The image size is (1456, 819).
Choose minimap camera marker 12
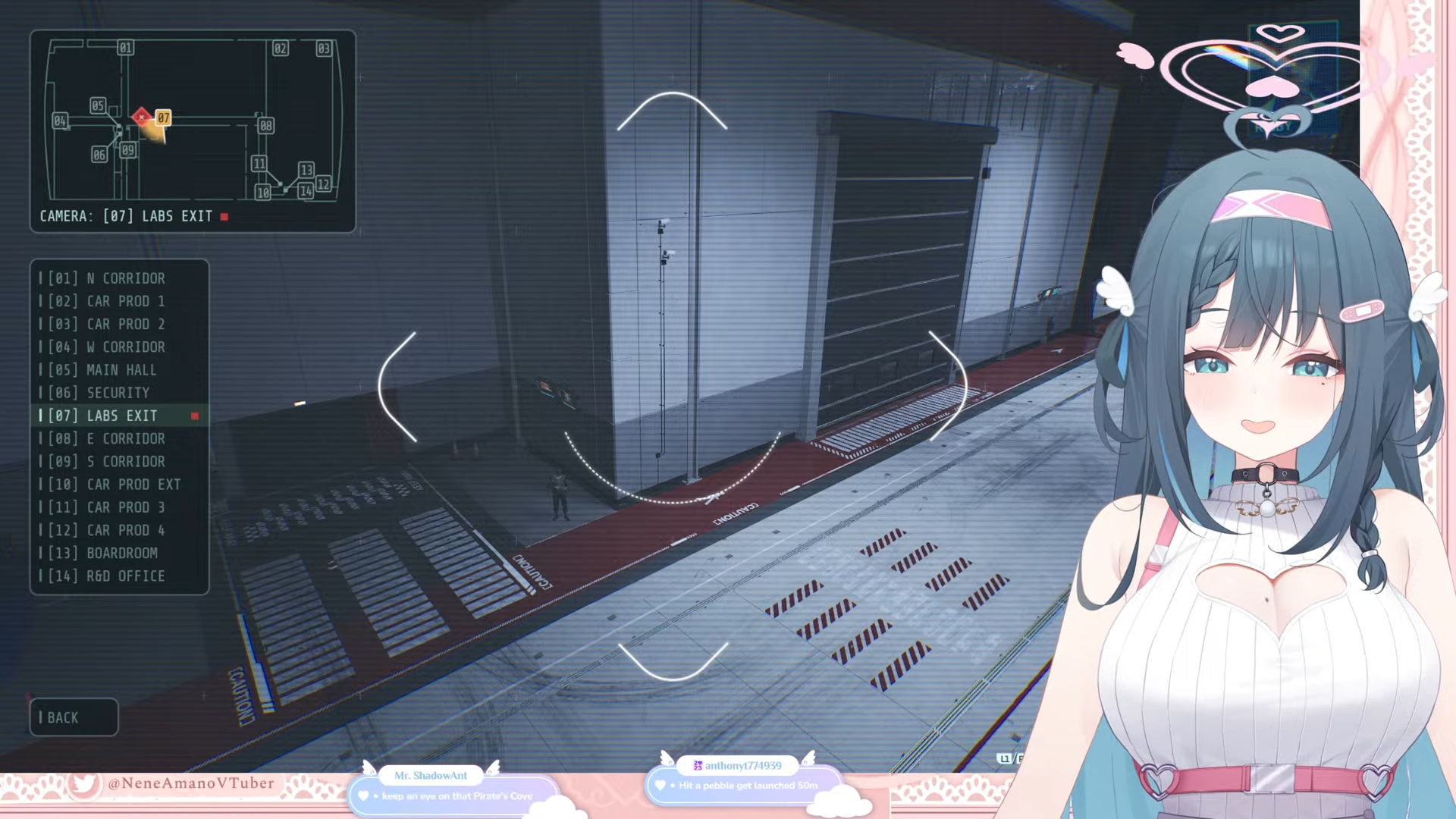point(323,184)
